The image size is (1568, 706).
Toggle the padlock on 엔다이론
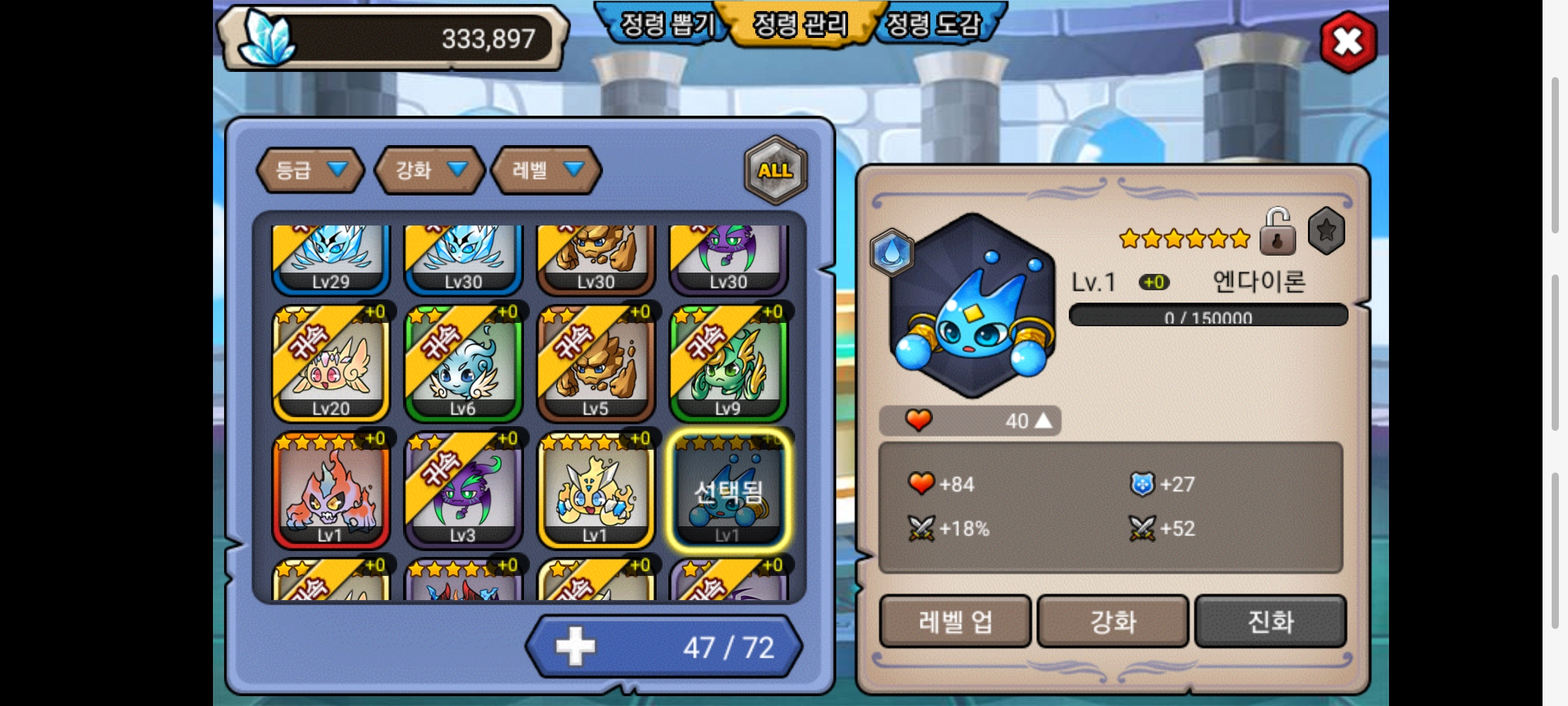tap(1277, 233)
